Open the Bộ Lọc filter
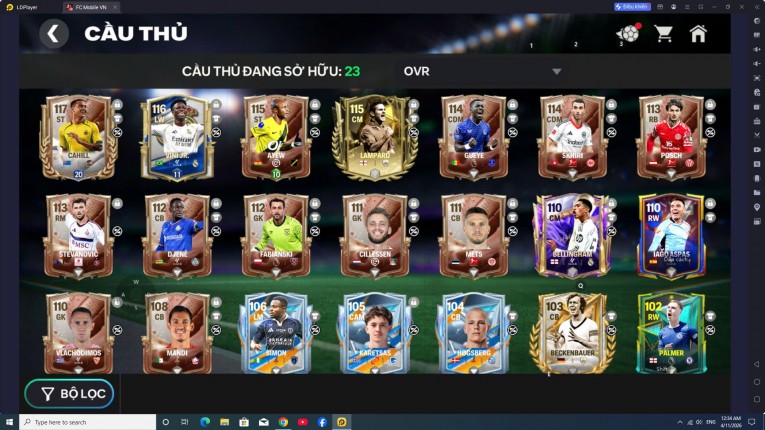765x430 pixels. pyautogui.click(x=69, y=393)
